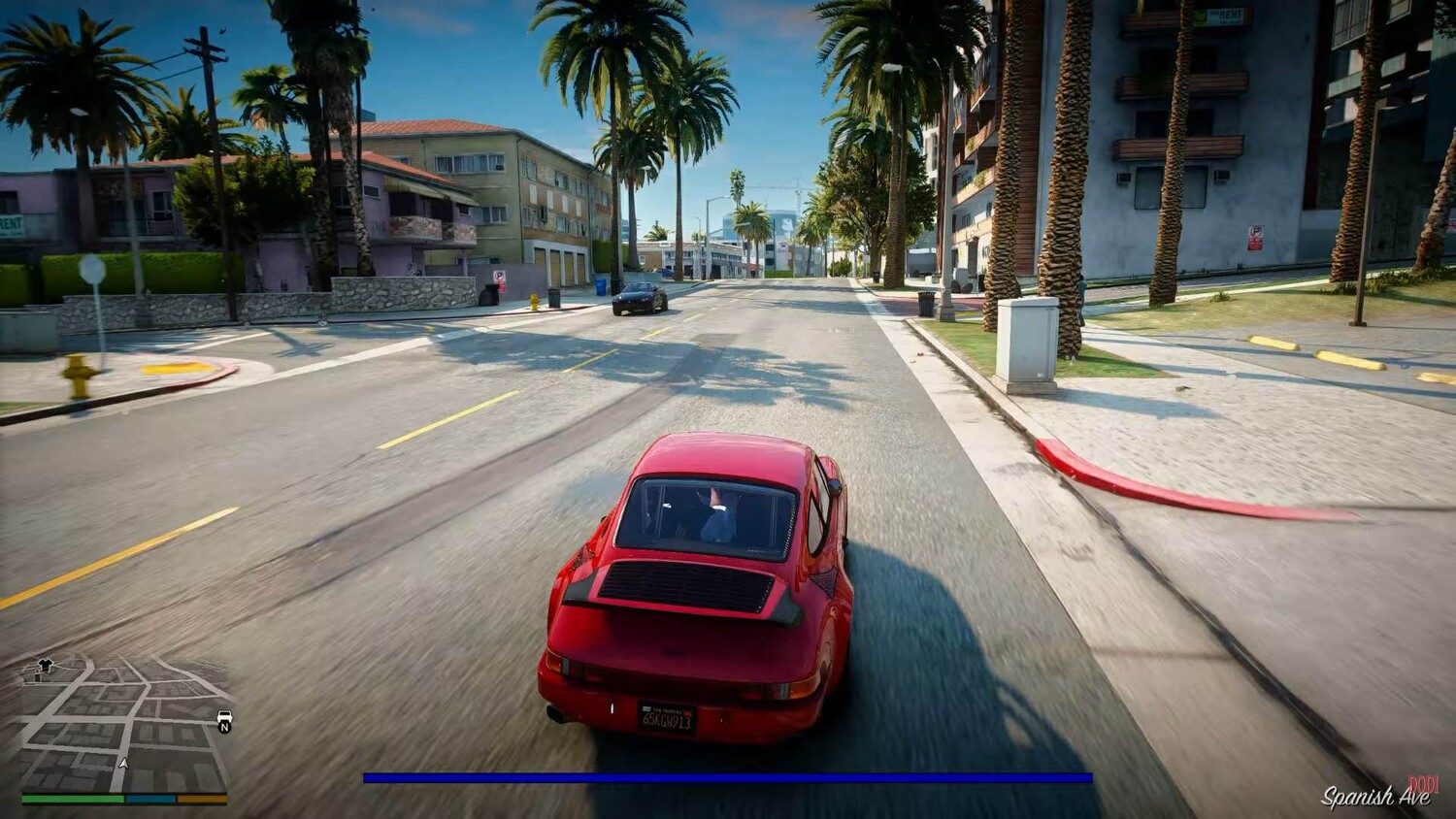Click the north N compass marker

(225, 727)
